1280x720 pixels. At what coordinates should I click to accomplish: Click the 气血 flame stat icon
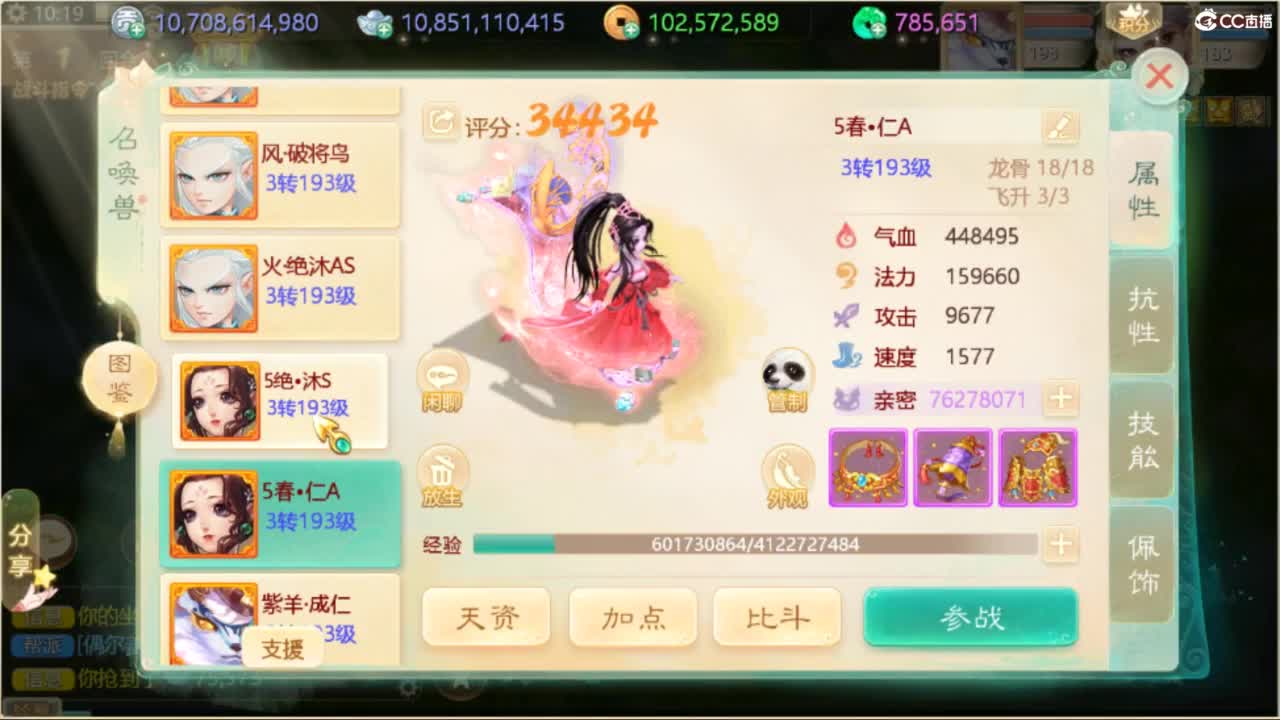(x=845, y=237)
